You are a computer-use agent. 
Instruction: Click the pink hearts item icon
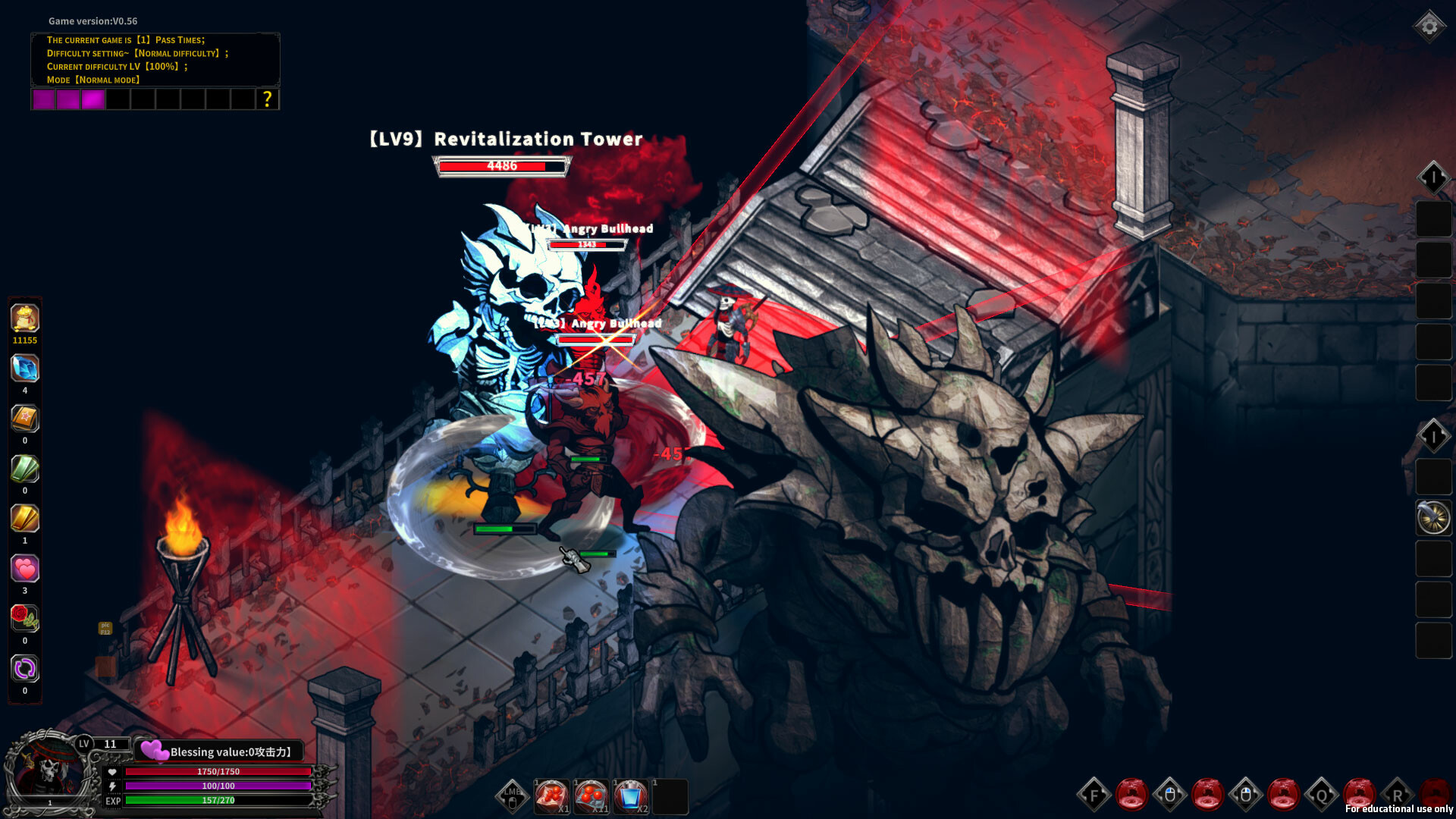pyautogui.click(x=25, y=569)
